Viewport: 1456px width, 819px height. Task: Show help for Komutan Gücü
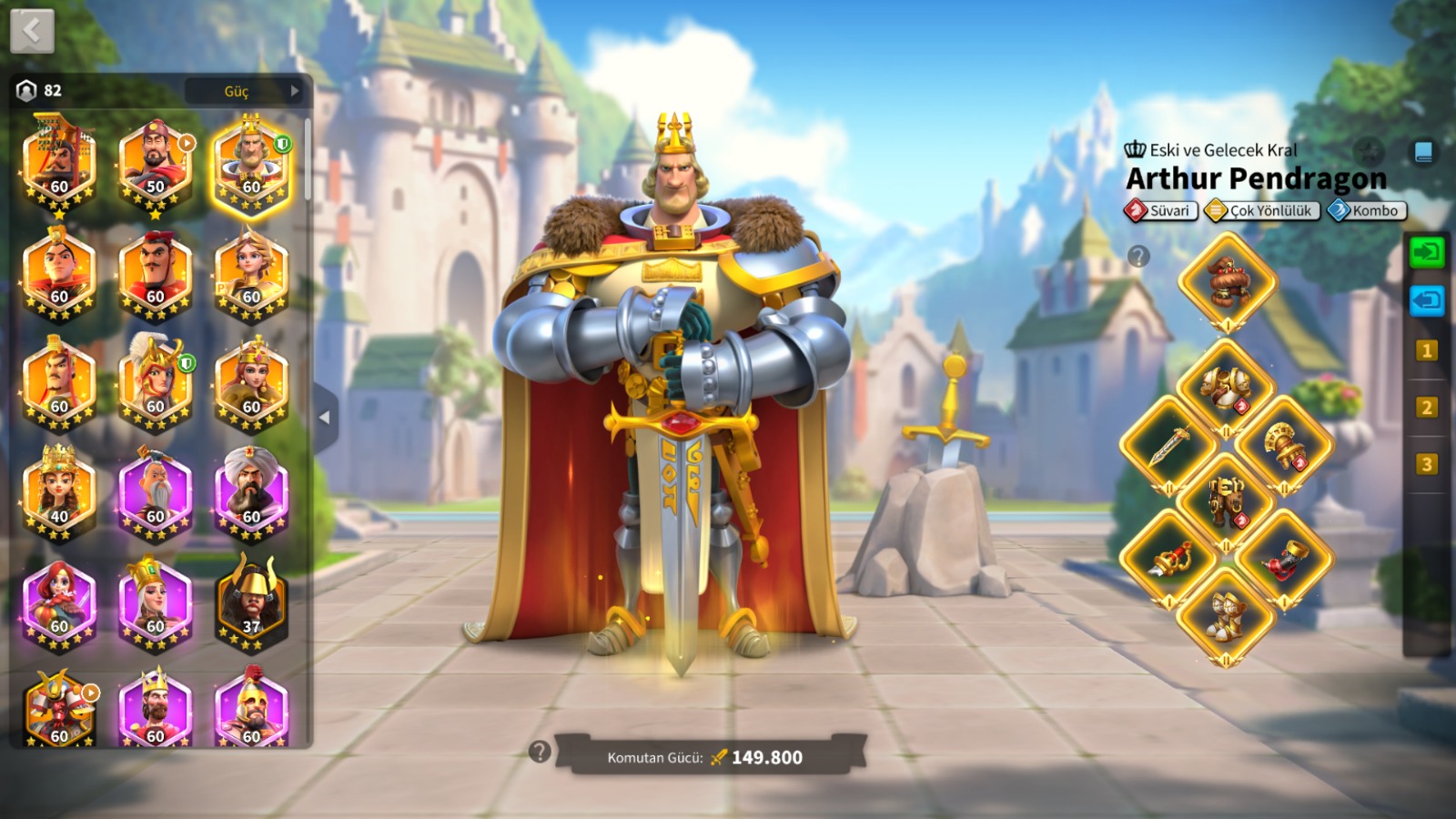(x=540, y=752)
